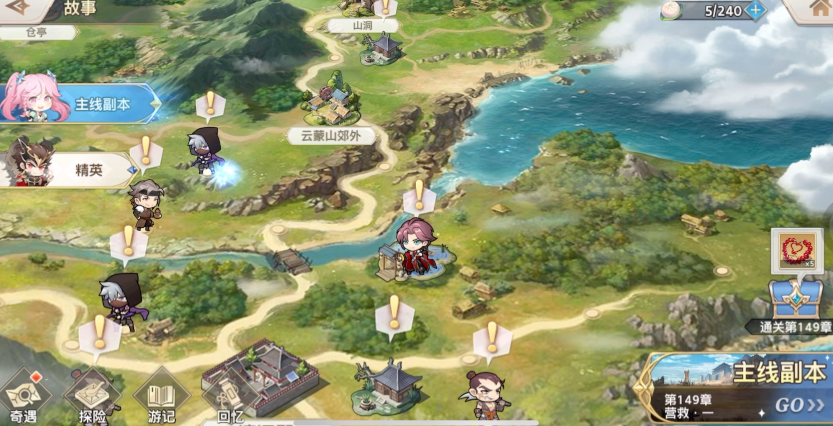Select the red-haired character stage marker
The image size is (833, 426).
tap(414, 250)
